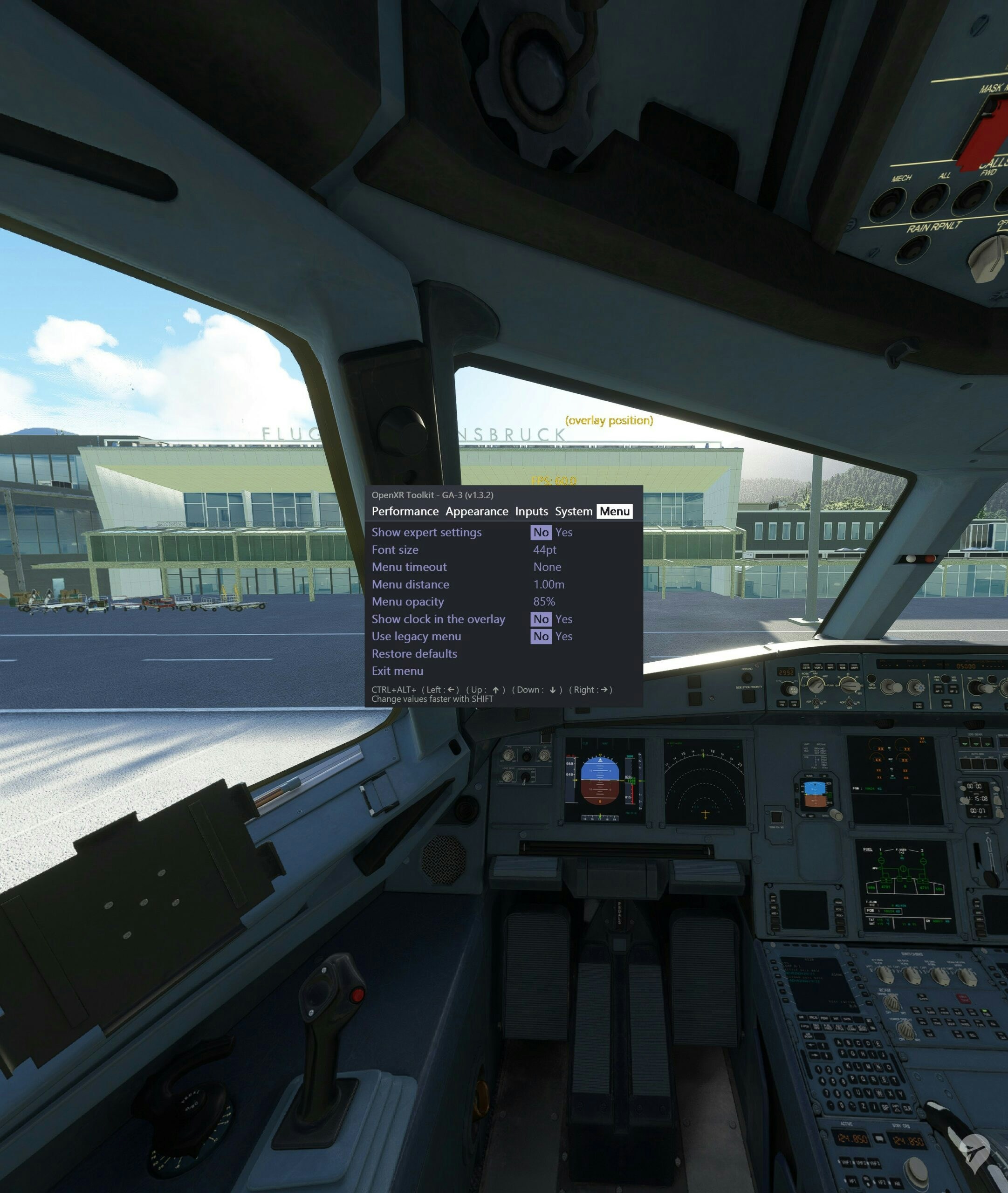Turn on Use legacy menu with Yes
Viewport: 1008px width, 1193px height.
[563, 637]
